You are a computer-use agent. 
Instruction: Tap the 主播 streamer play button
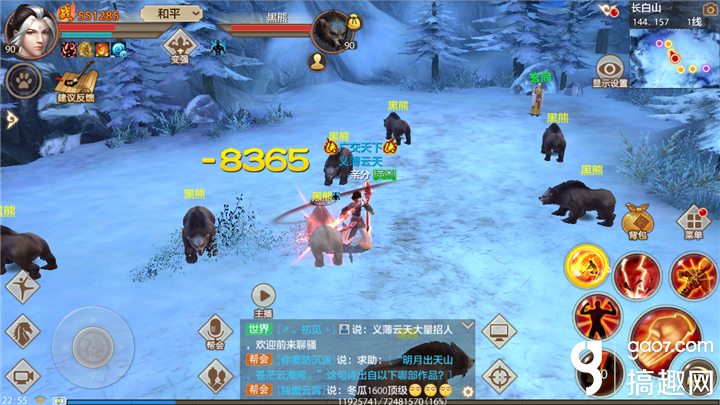(263, 296)
